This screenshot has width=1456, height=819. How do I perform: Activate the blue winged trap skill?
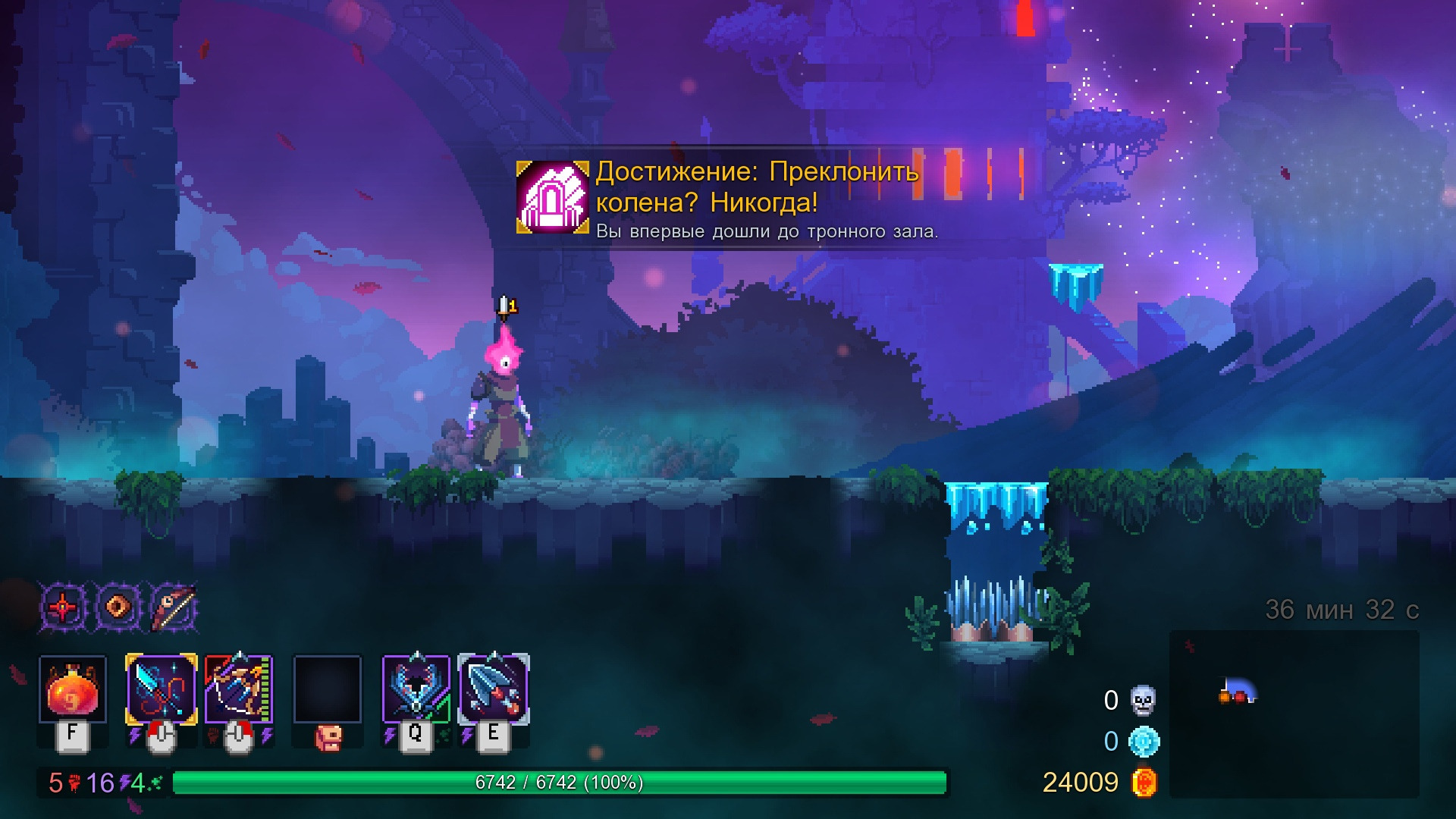click(x=416, y=689)
